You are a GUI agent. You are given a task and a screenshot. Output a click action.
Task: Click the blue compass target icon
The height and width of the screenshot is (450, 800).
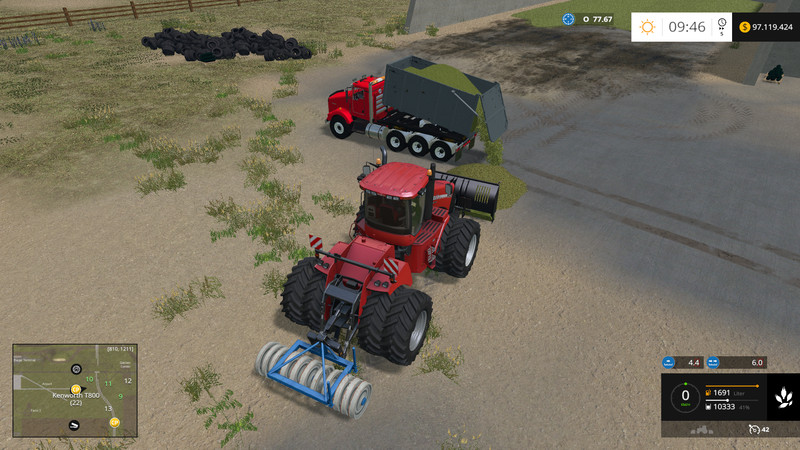point(569,18)
